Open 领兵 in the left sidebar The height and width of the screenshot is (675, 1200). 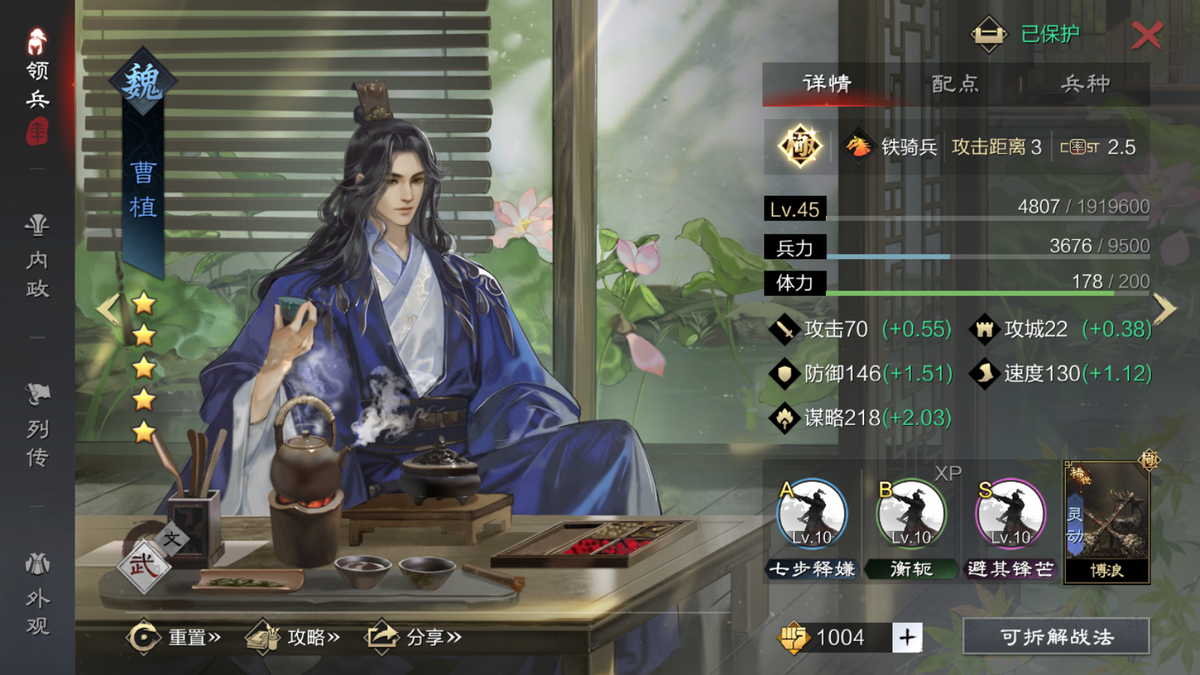pyautogui.click(x=38, y=85)
